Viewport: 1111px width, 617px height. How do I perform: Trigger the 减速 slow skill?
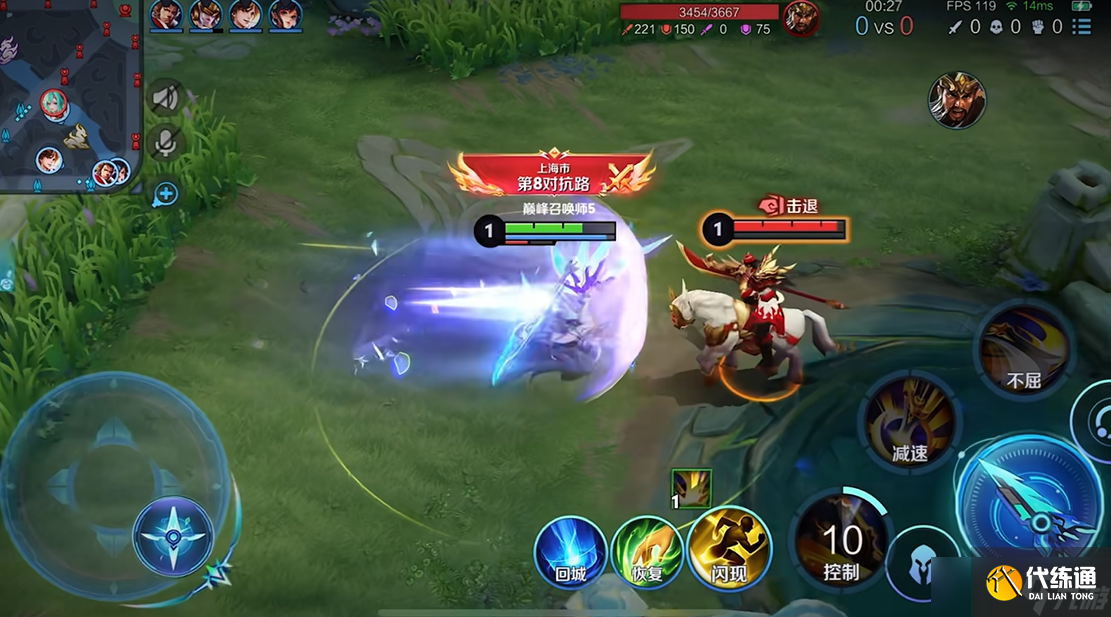coord(909,422)
